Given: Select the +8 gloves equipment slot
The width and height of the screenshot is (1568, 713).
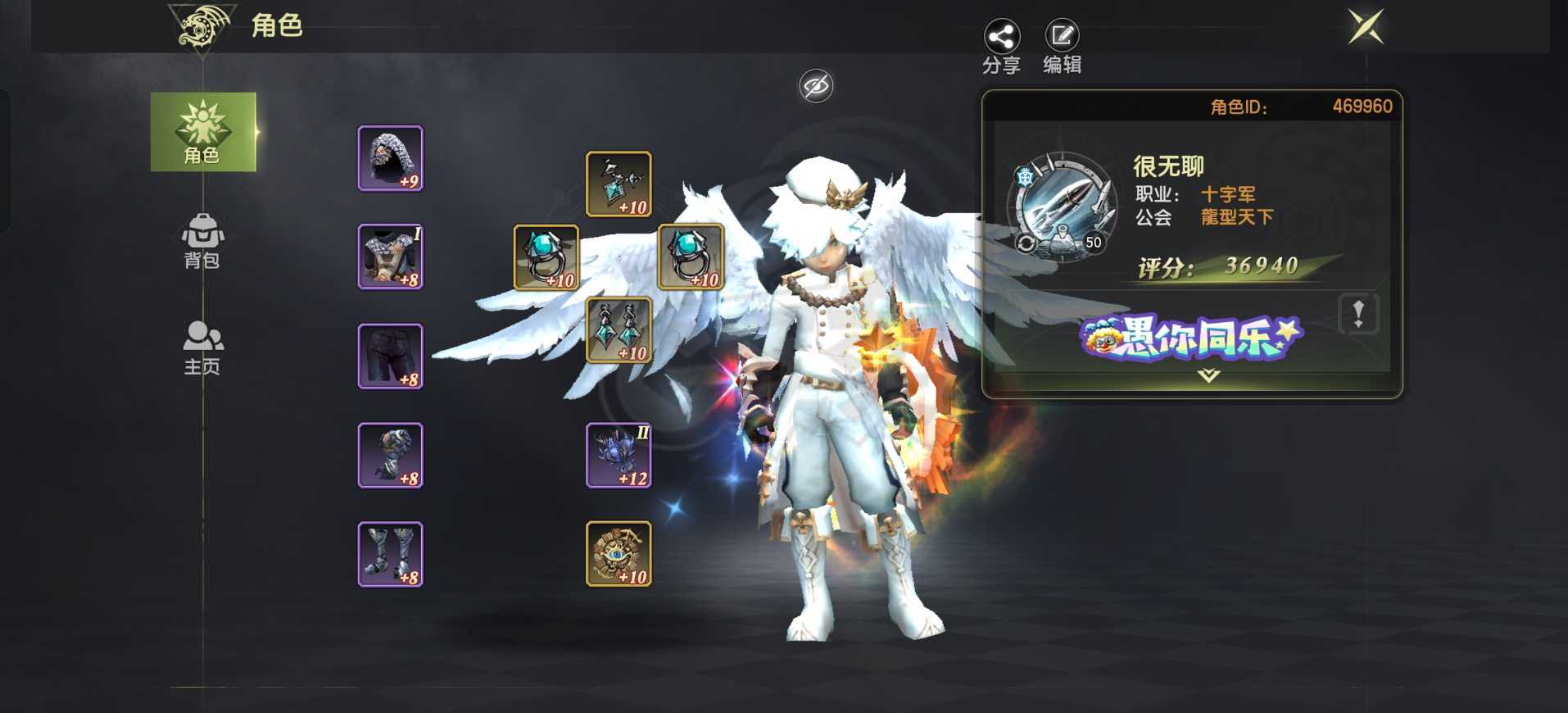Looking at the screenshot, I should click(391, 456).
